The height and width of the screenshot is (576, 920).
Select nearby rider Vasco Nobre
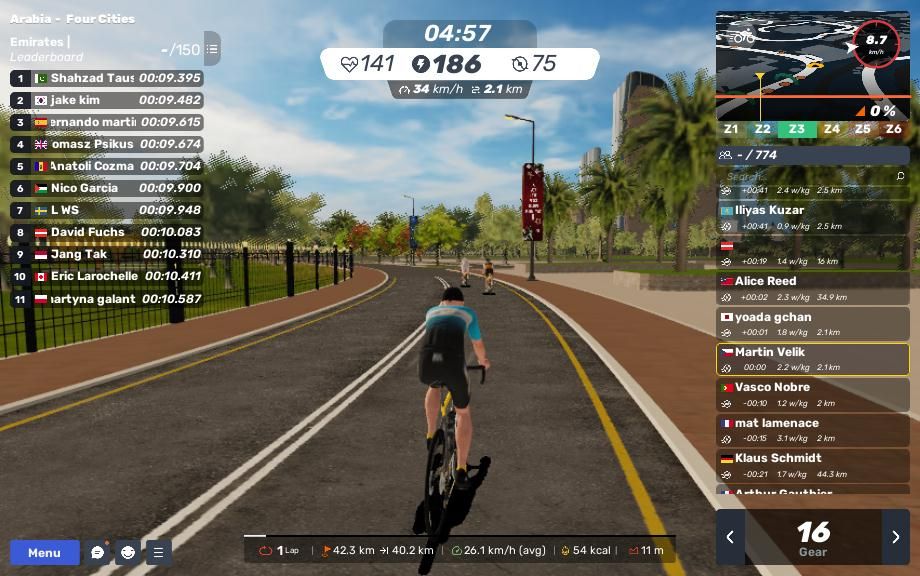point(812,394)
